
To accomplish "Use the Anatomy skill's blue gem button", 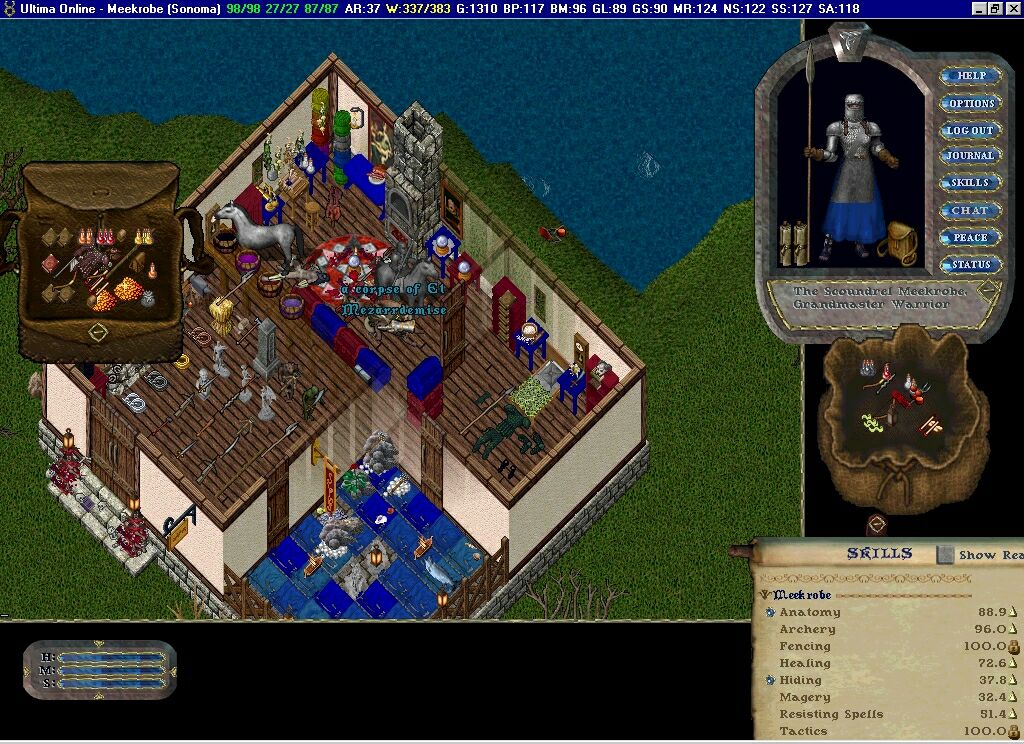I will coord(770,612).
